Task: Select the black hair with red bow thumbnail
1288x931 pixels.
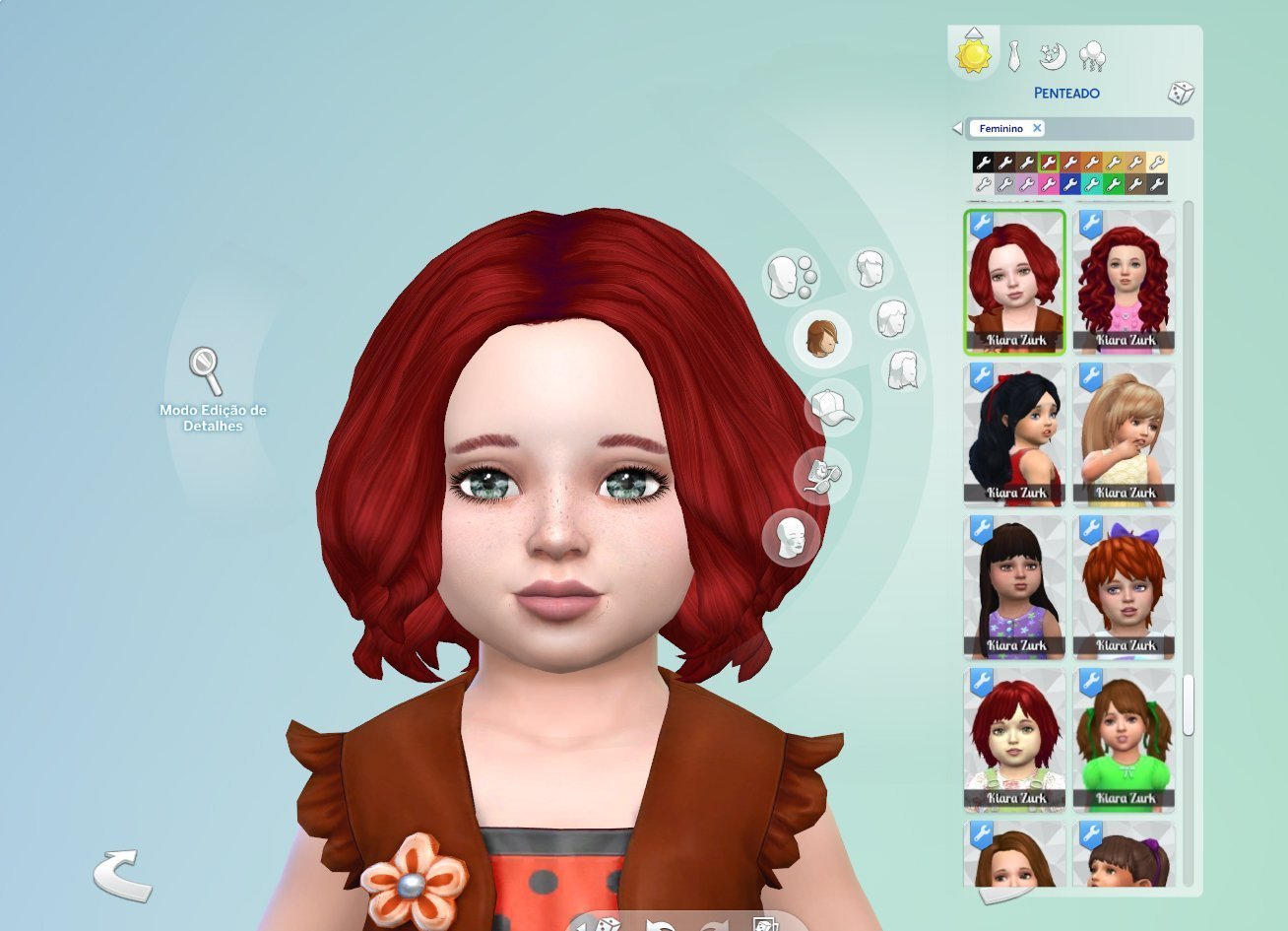Action: coord(1015,434)
